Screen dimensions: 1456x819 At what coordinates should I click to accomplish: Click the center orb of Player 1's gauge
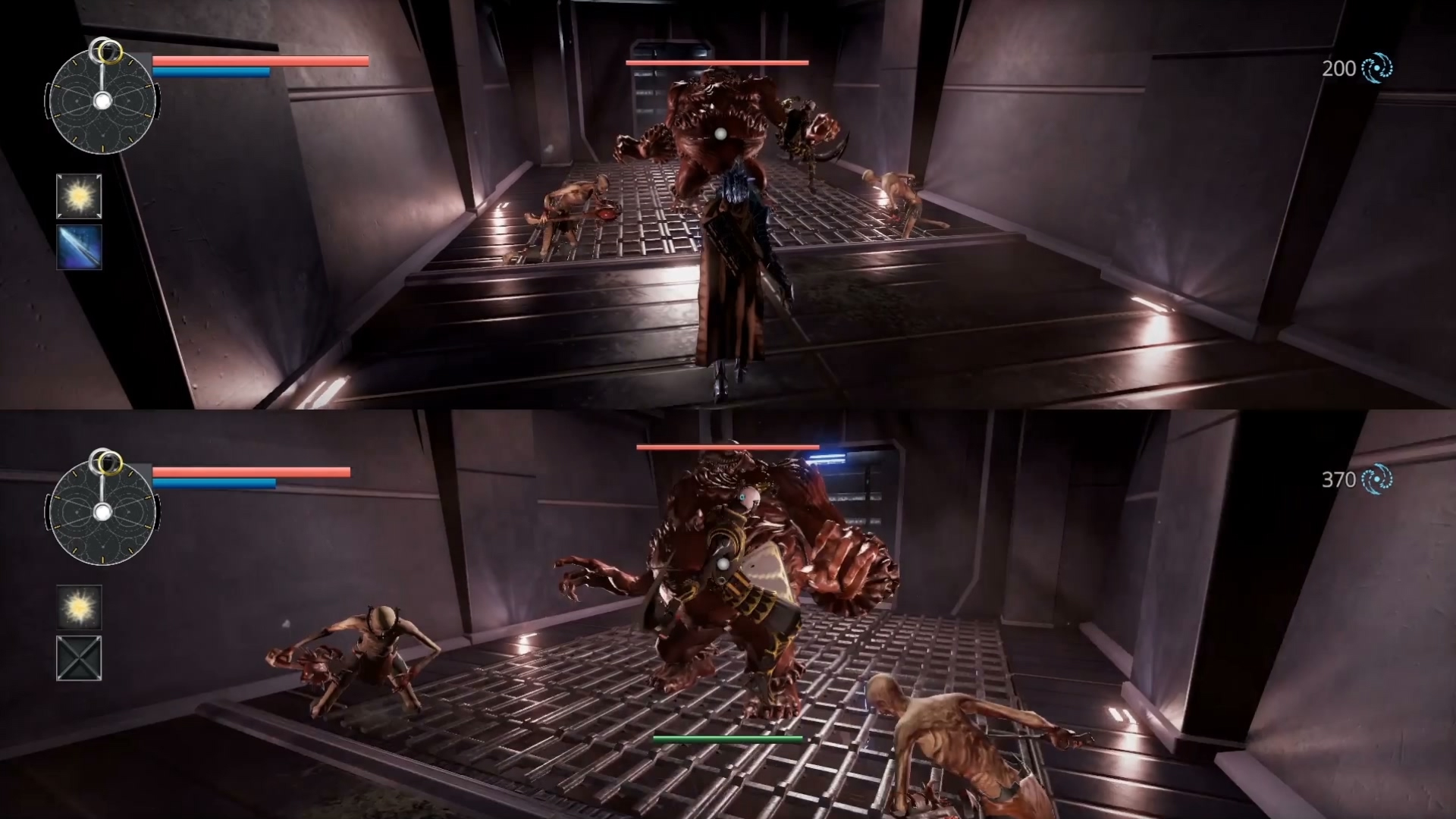[104, 99]
